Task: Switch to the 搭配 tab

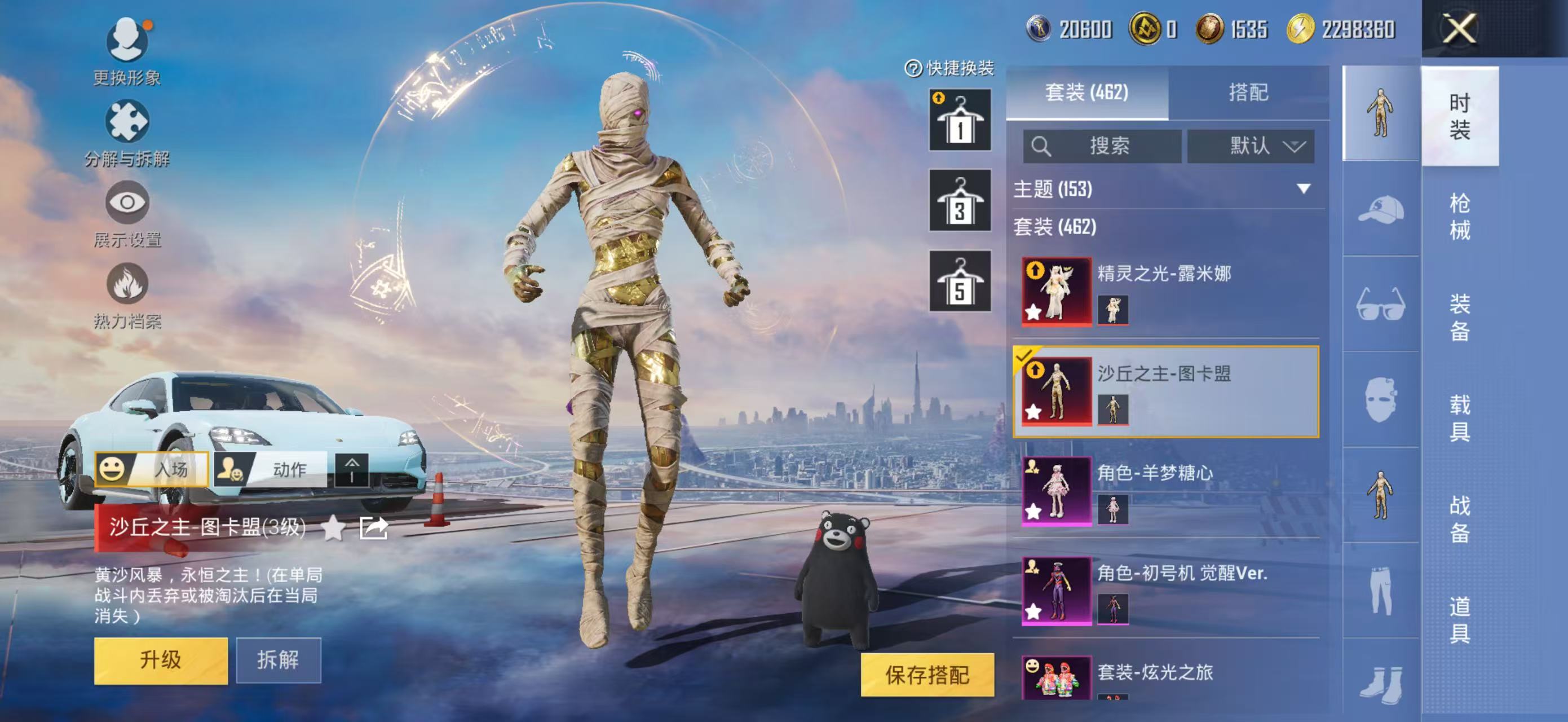Action: click(1248, 93)
